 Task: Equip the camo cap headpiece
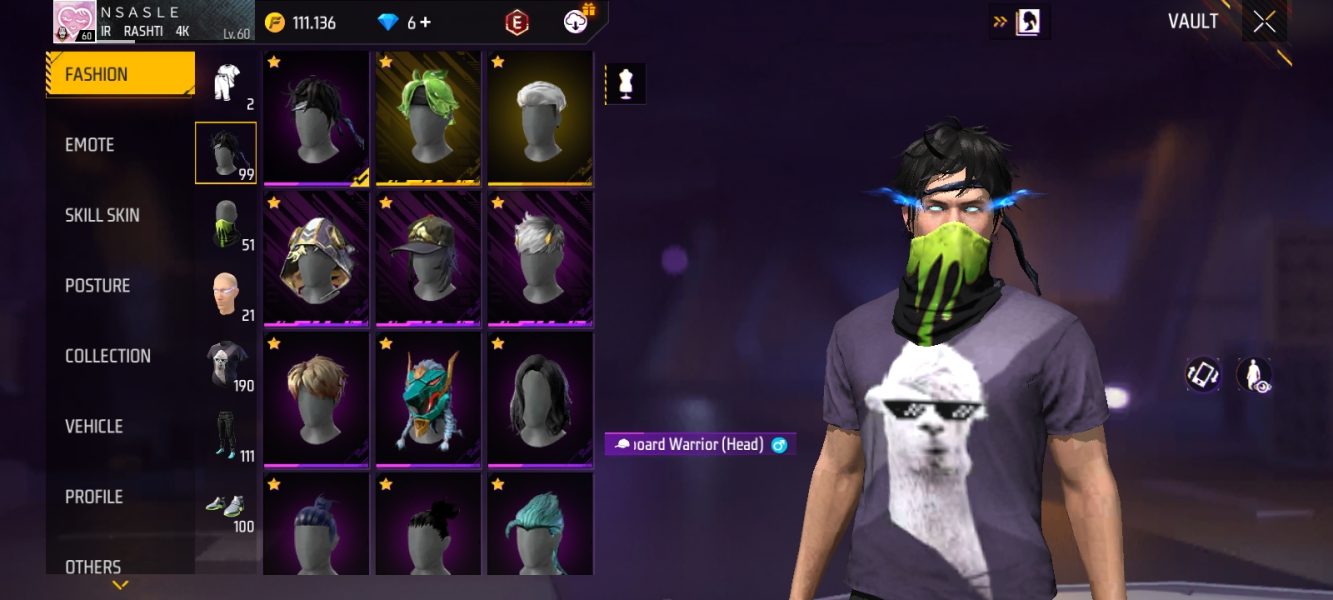click(428, 258)
